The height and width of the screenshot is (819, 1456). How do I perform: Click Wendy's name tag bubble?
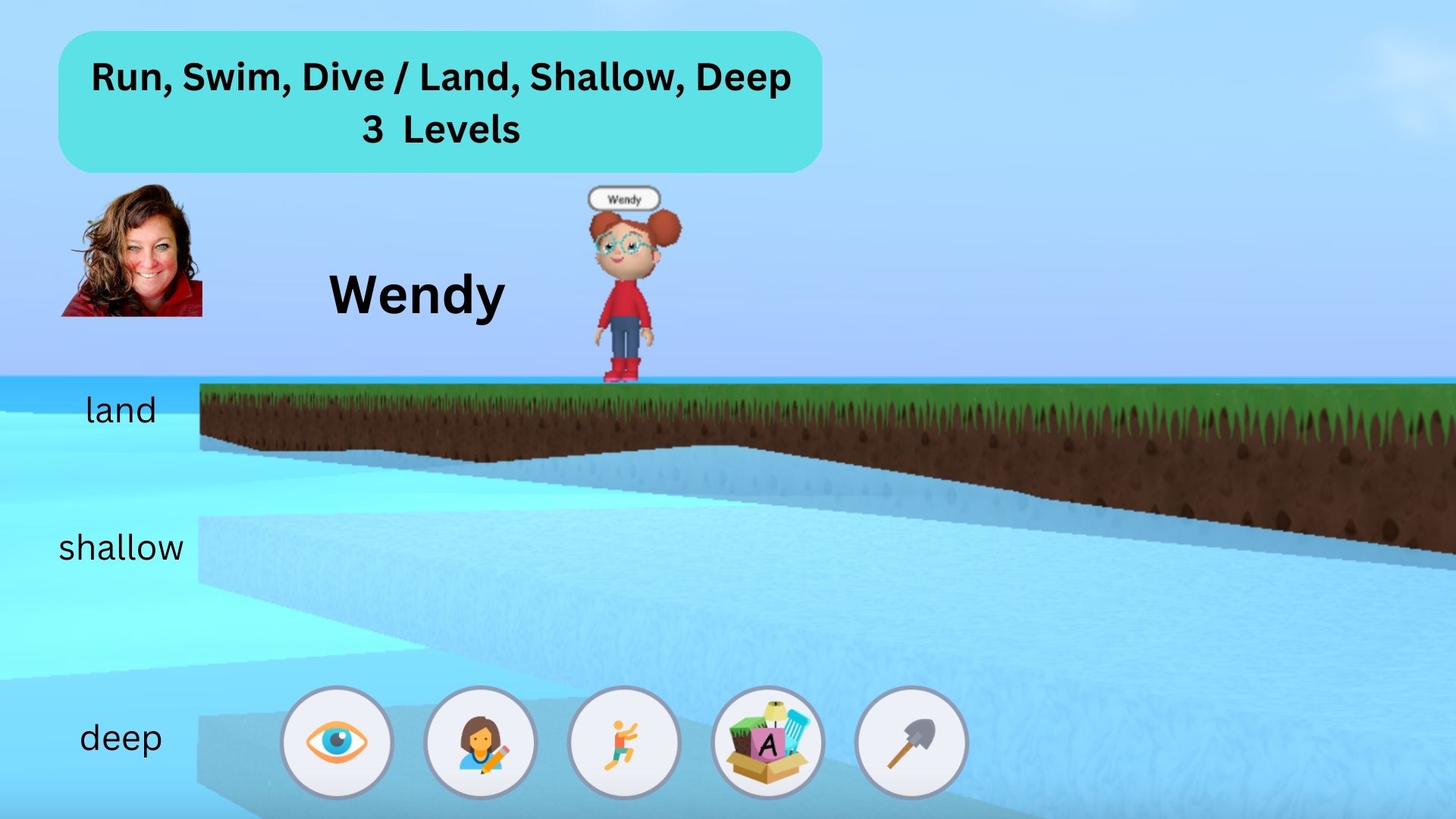pos(625,199)
